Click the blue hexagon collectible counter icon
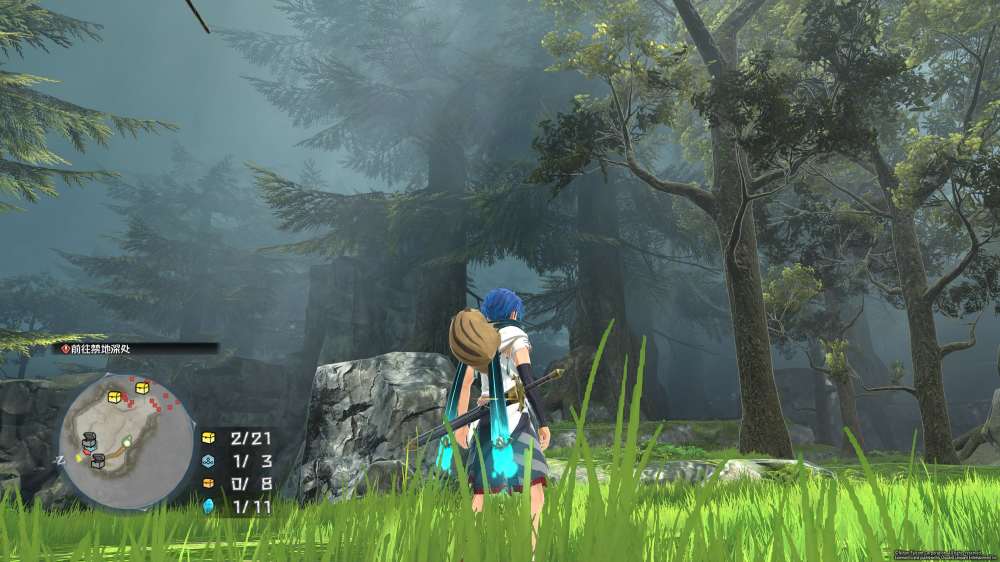 209,460
